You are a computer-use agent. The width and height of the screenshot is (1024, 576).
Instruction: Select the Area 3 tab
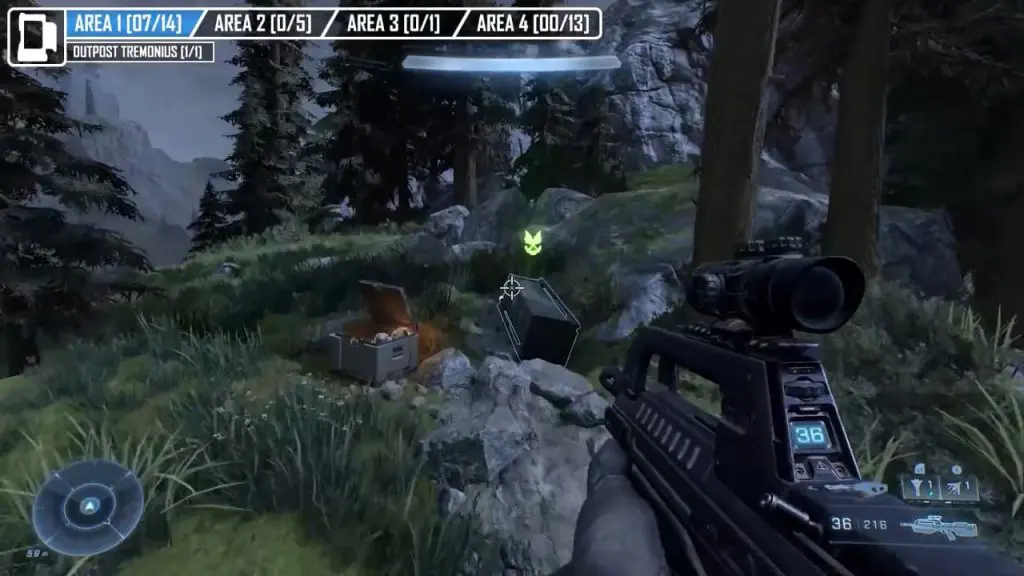(x=393, y=23)
